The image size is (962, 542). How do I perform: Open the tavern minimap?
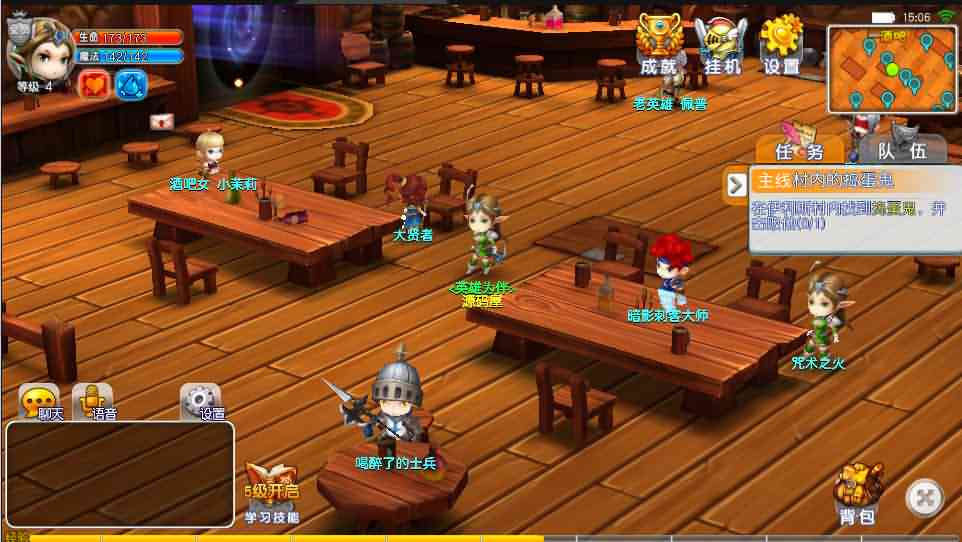pos(891,69)
